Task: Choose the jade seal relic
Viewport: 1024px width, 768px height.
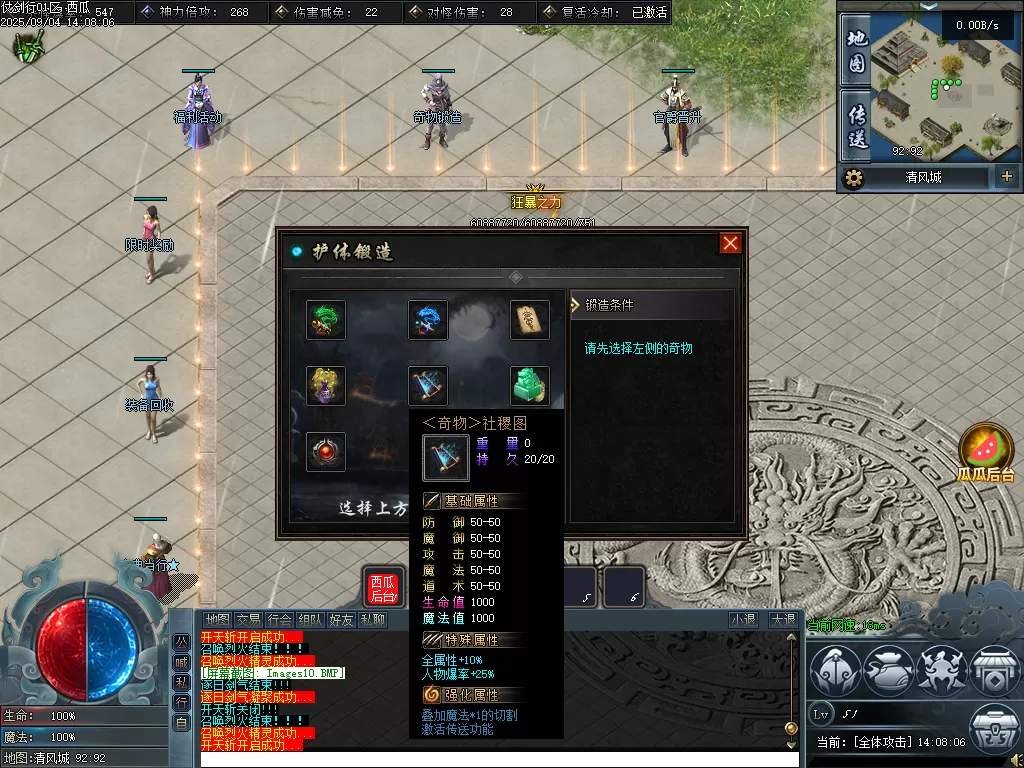Action: coord(530,386)
